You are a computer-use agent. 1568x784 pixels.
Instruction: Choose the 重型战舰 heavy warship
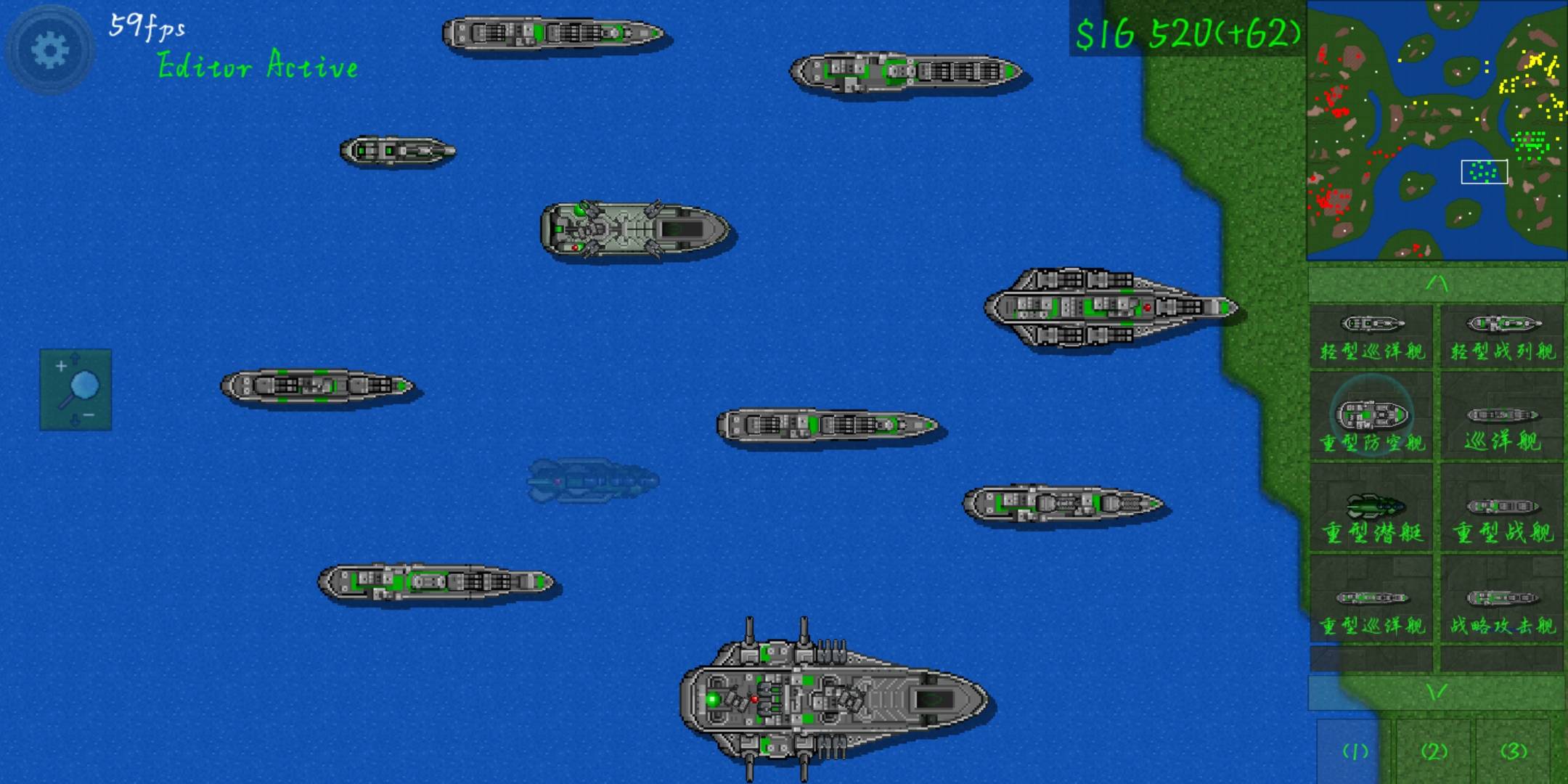(x=1501, y=517)
